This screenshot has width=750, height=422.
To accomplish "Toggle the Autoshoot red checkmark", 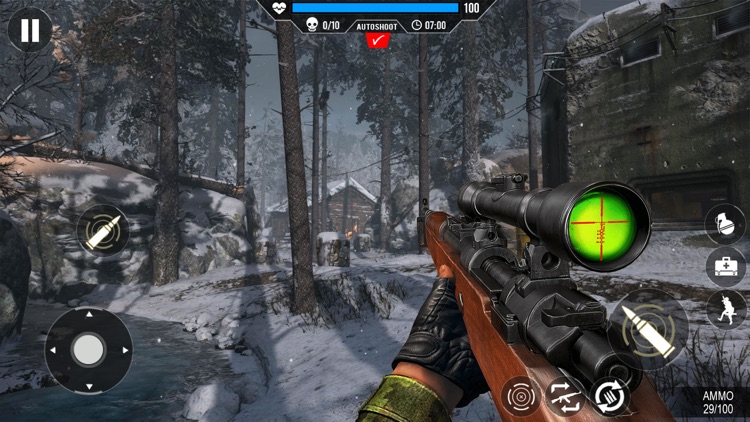I will pos(377,41).
